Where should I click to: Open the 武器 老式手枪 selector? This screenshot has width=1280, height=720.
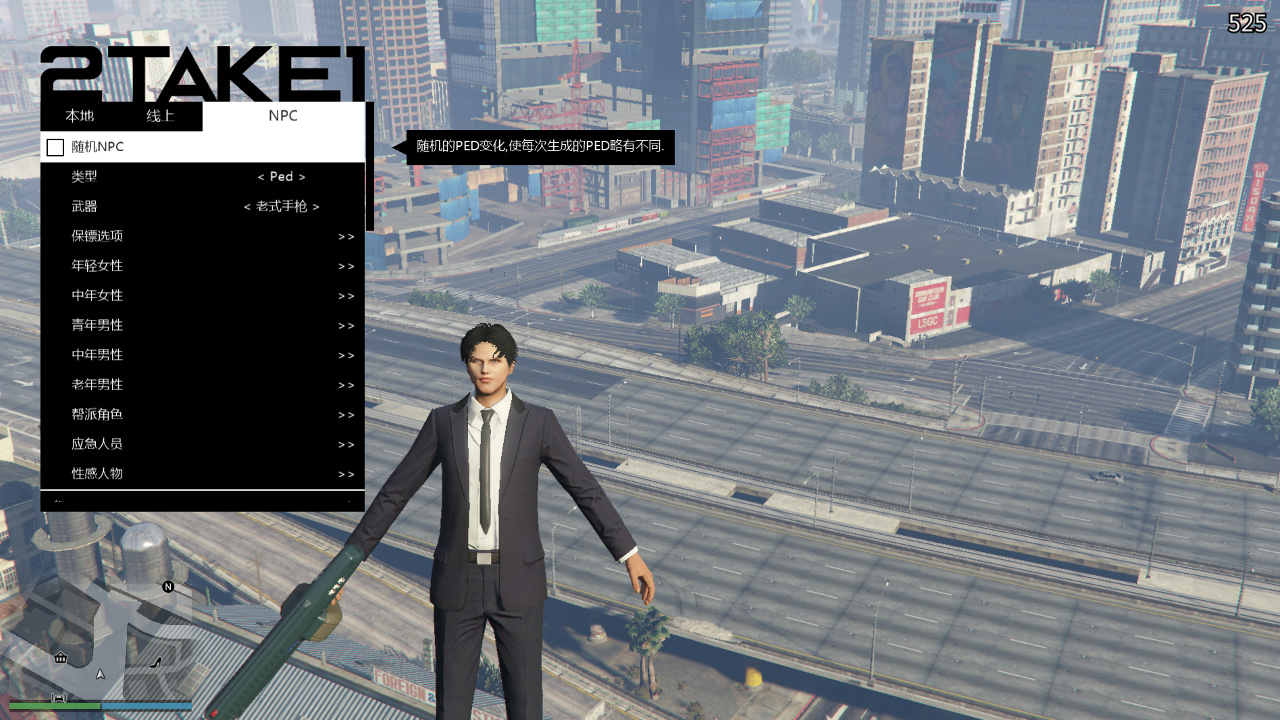coord(281,206)
